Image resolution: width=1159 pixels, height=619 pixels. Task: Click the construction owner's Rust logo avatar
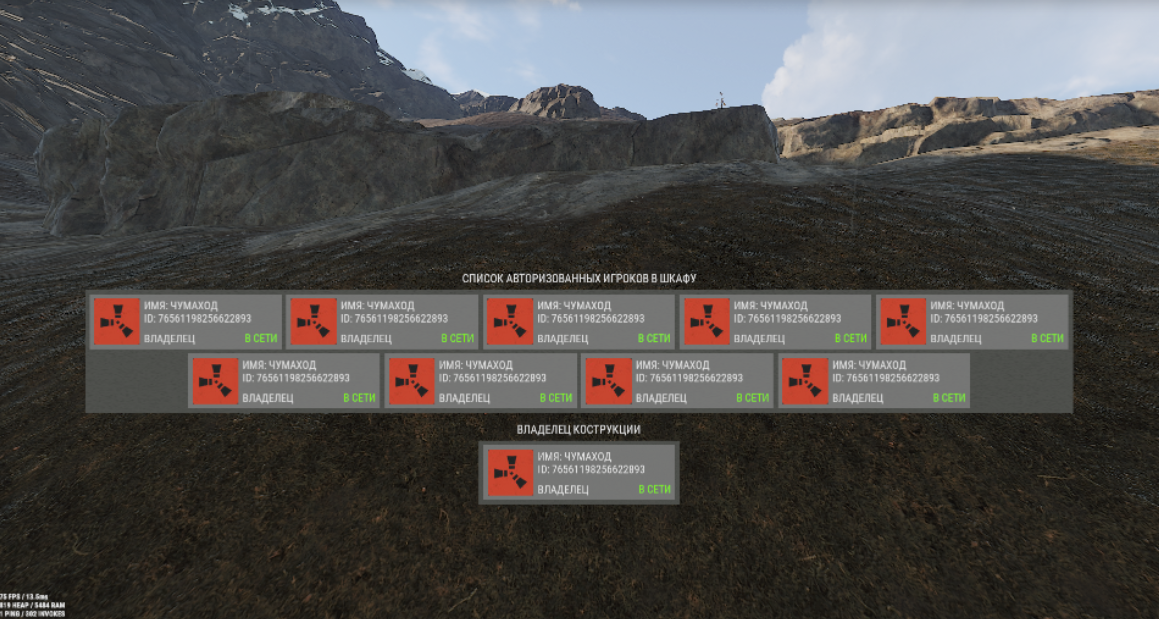tap(509, 473)
